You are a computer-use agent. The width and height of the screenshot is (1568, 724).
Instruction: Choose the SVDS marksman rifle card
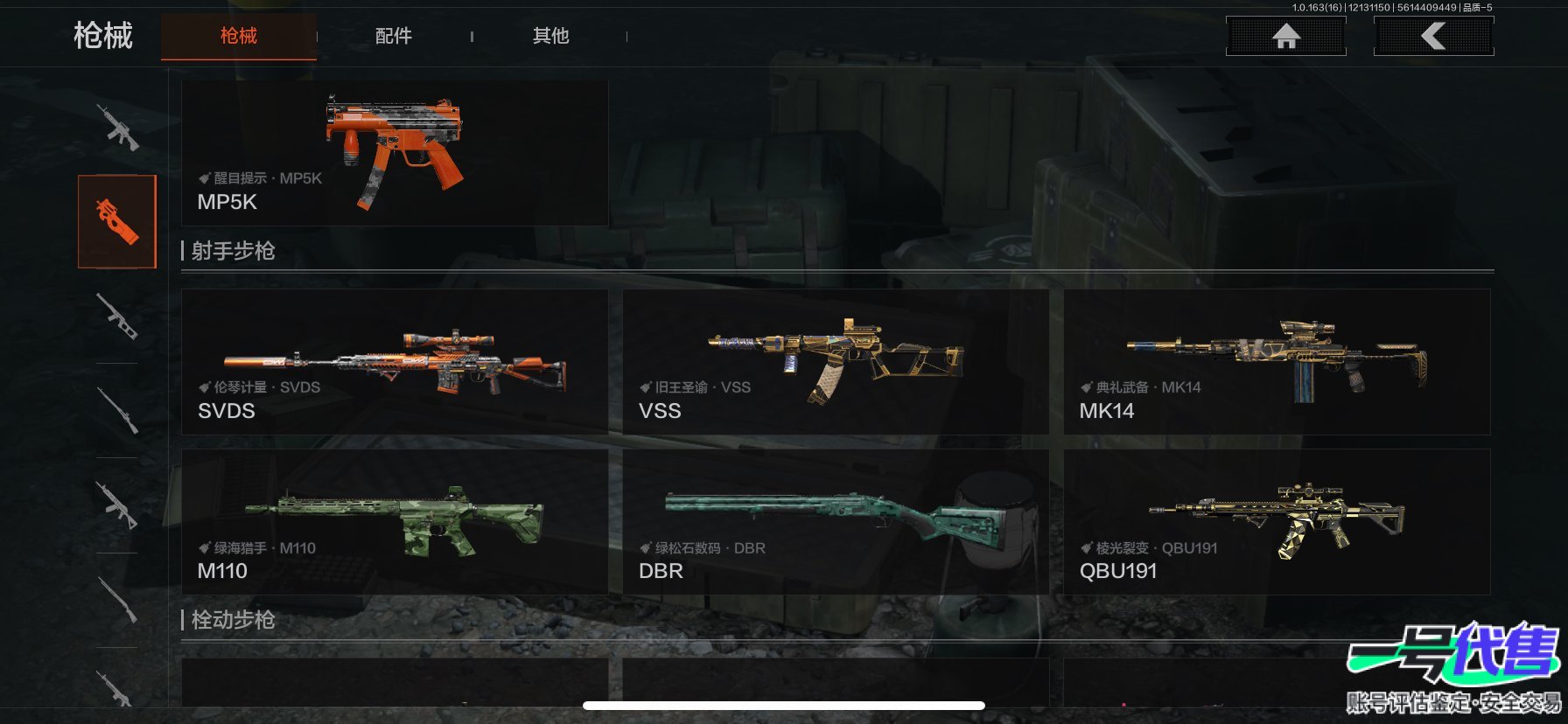coord(395,362)
